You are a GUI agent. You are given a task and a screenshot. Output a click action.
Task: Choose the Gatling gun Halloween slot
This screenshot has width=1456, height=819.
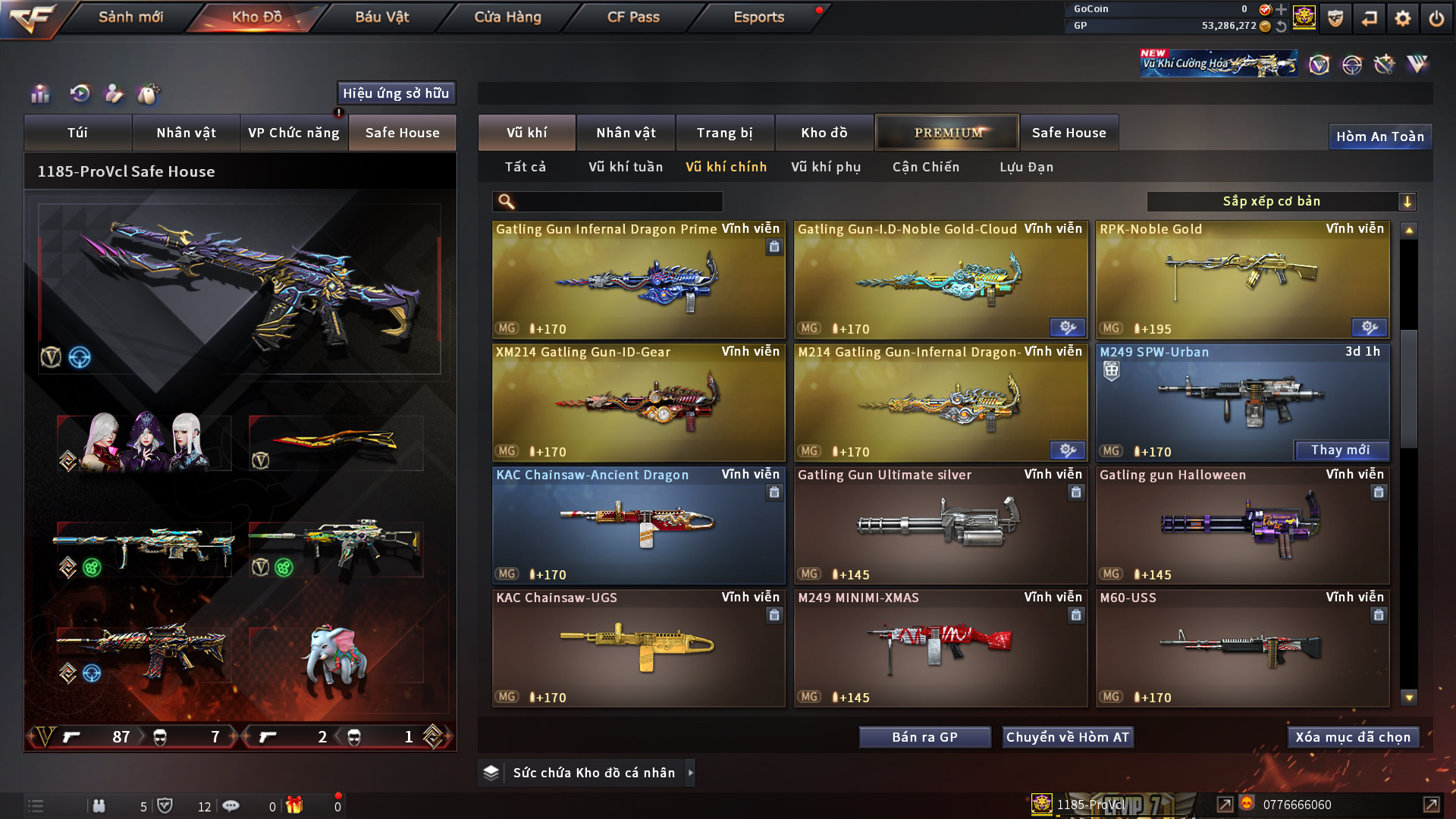pyautogui.click(x=1242, y=525)
